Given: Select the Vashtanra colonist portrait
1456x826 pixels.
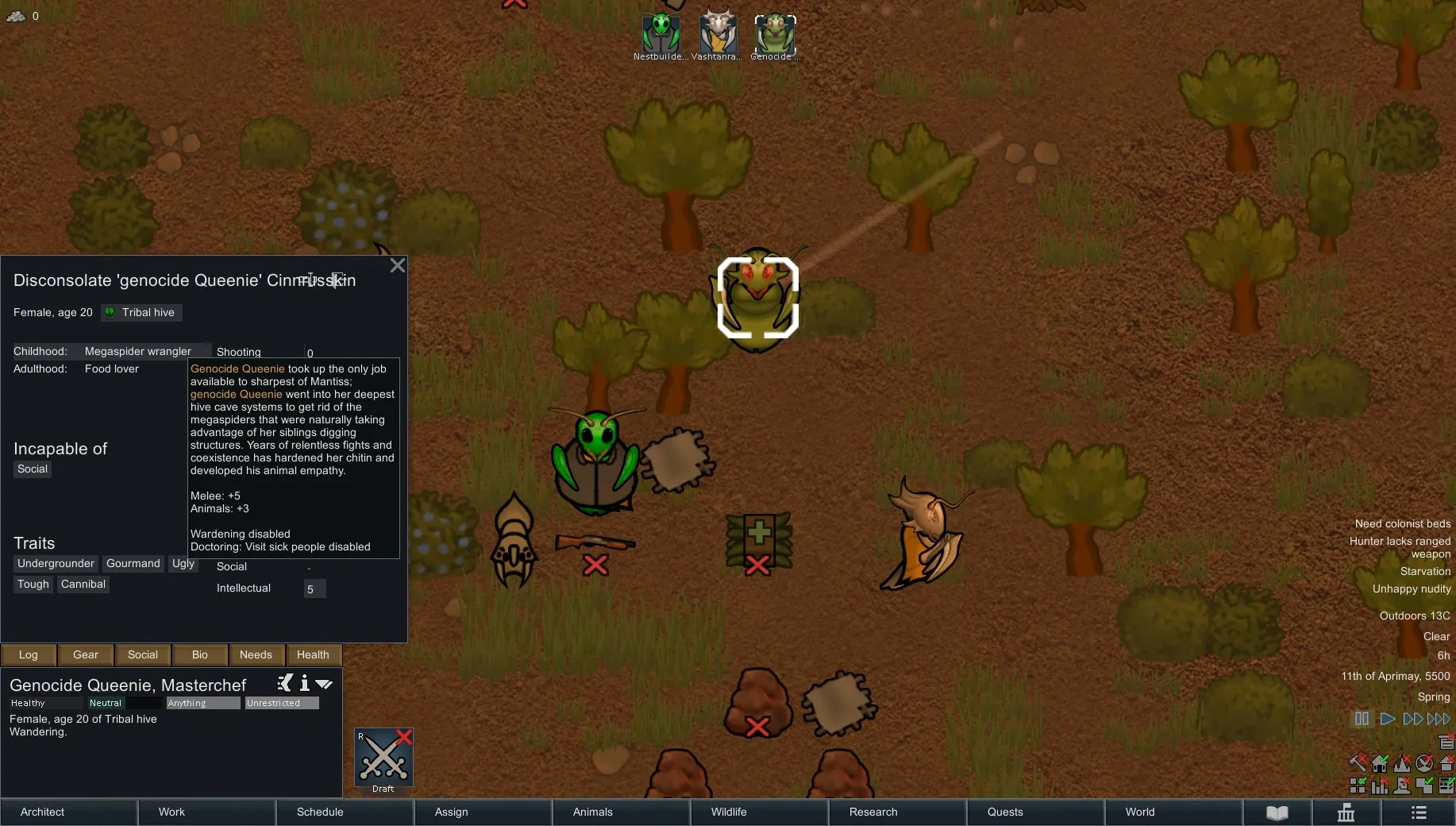Looking at the screenshot, I should pos(718,33).
